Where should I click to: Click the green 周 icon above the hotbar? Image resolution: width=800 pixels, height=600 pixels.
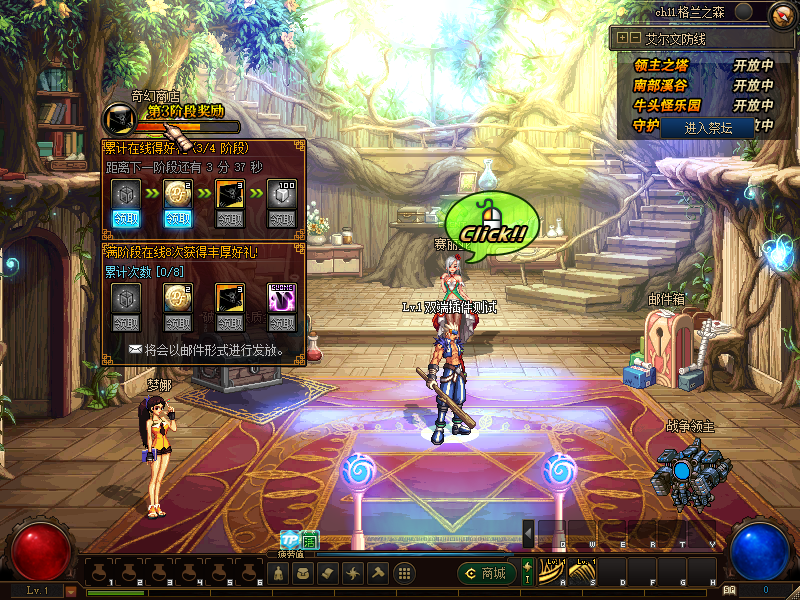pyautogui.click(x=310, y=539)
